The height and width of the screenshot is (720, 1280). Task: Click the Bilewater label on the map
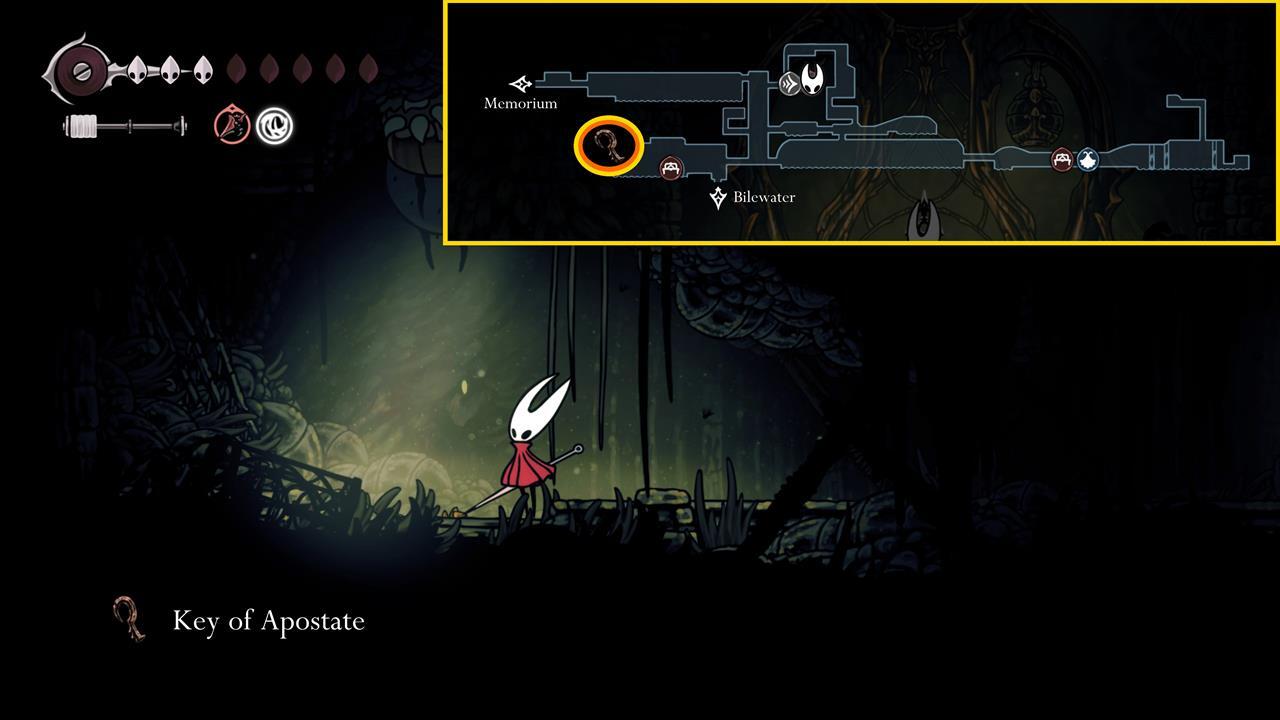pos(763,197)
